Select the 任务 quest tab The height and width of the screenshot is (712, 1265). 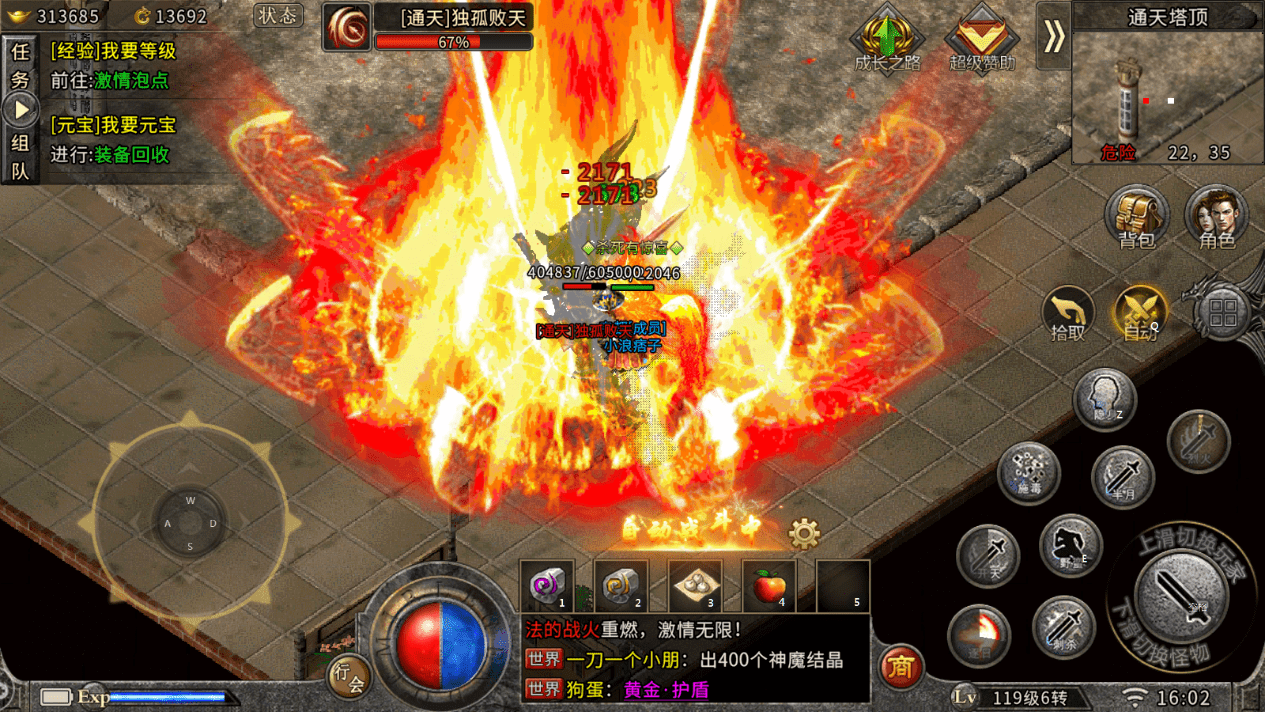click(x=20, y=66)
